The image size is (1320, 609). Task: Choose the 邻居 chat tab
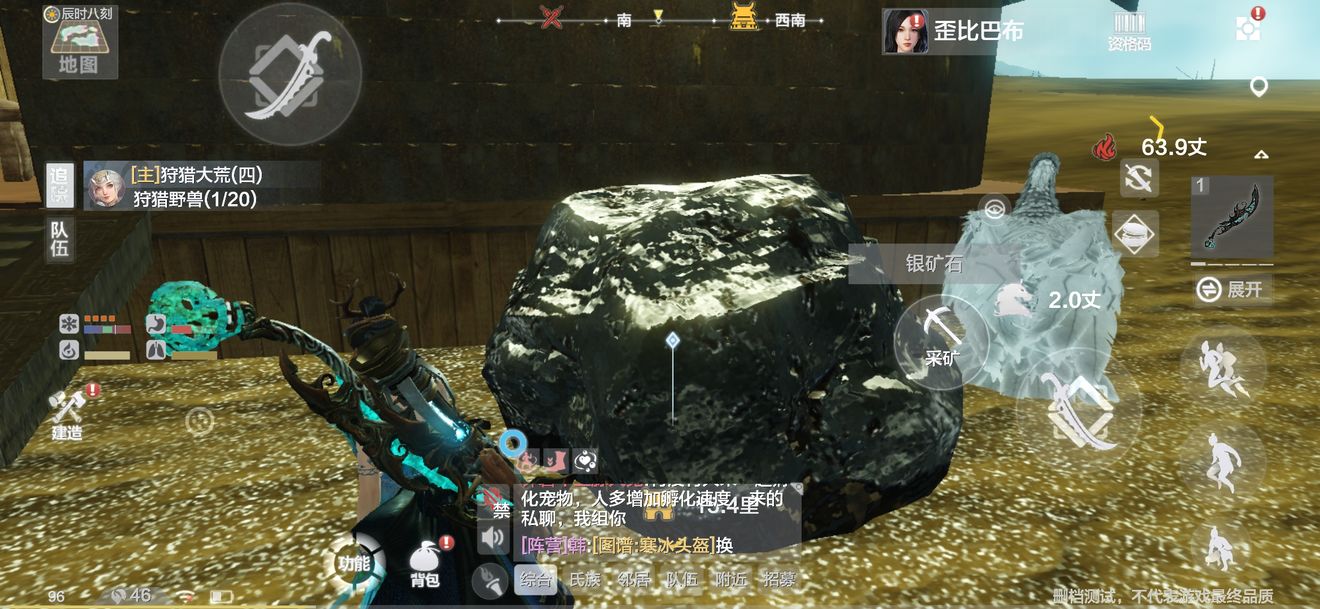click(x=633, y=580)
